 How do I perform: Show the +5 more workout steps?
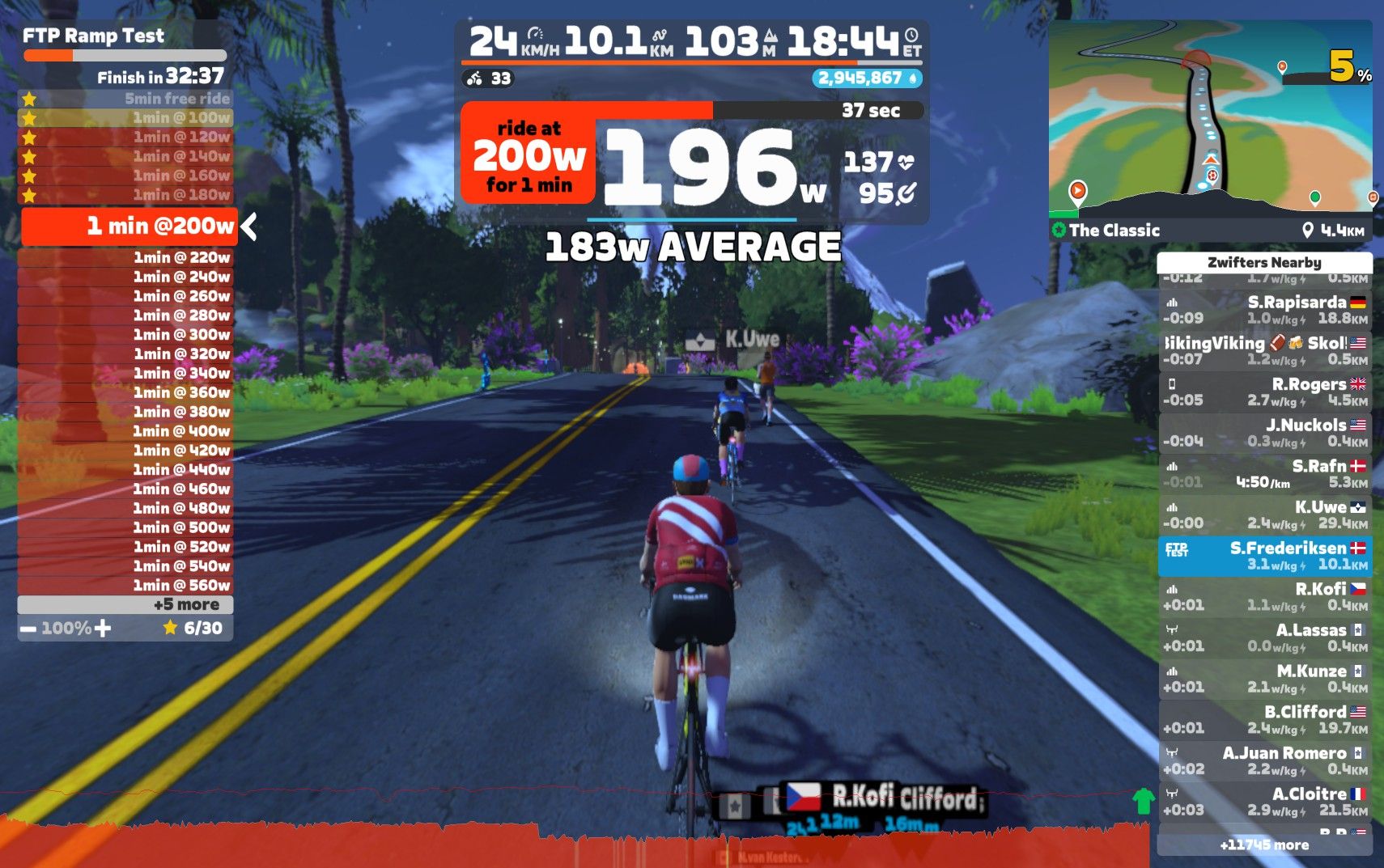[x=125, y=604]
